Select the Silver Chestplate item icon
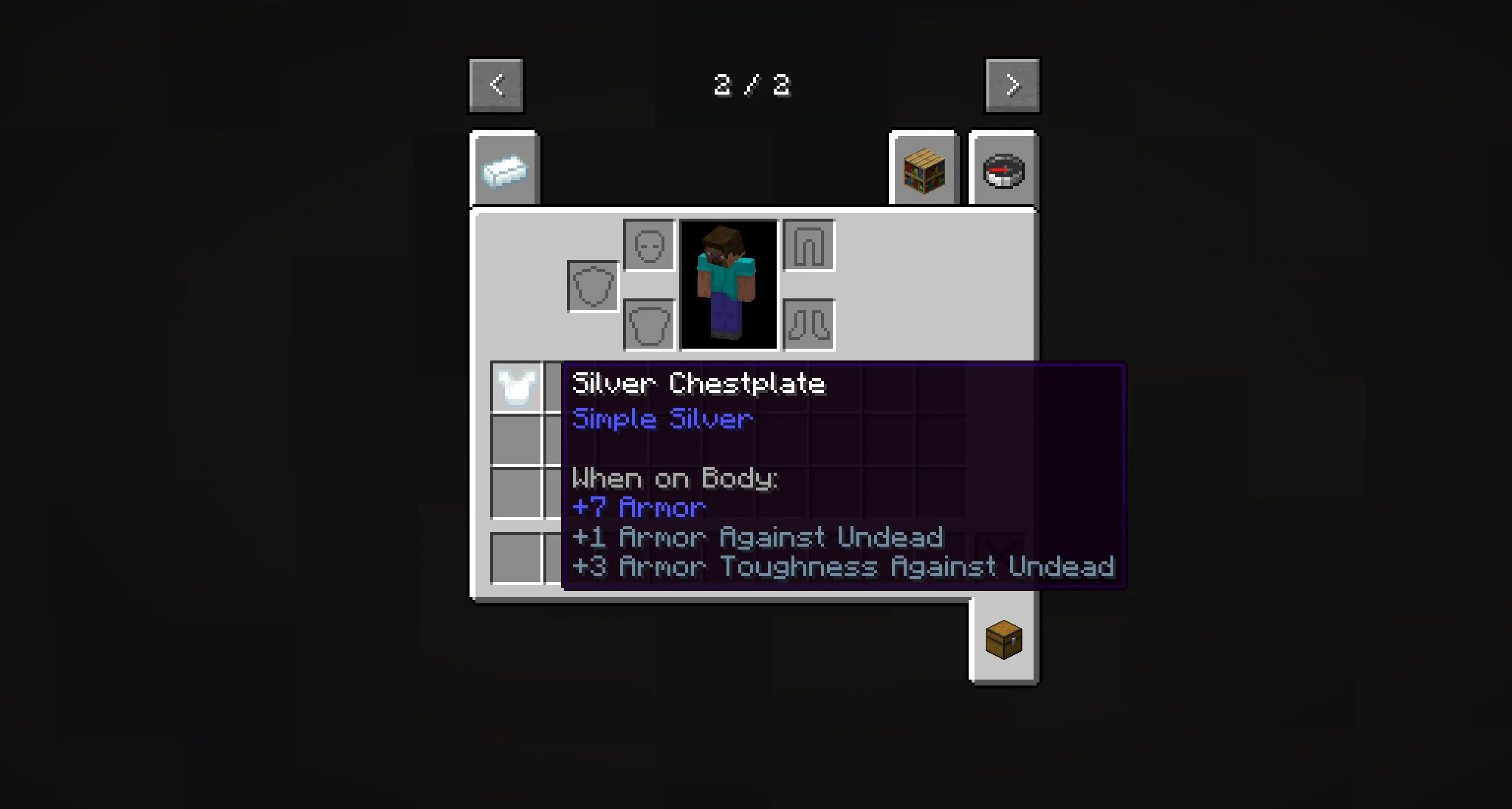Viewport: 1512px width, 809px height. 516,387
